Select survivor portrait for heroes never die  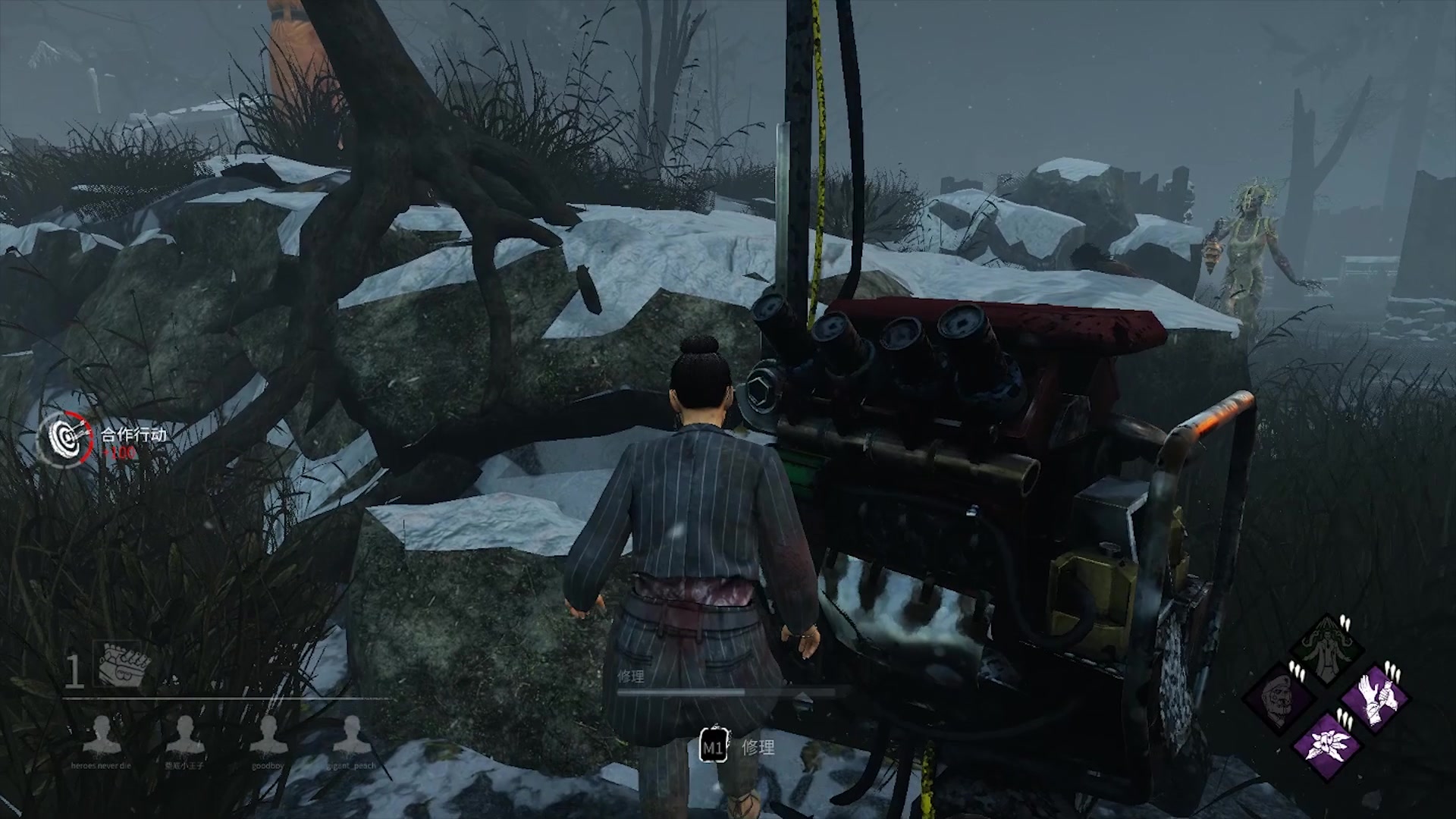tap(102, 734)
